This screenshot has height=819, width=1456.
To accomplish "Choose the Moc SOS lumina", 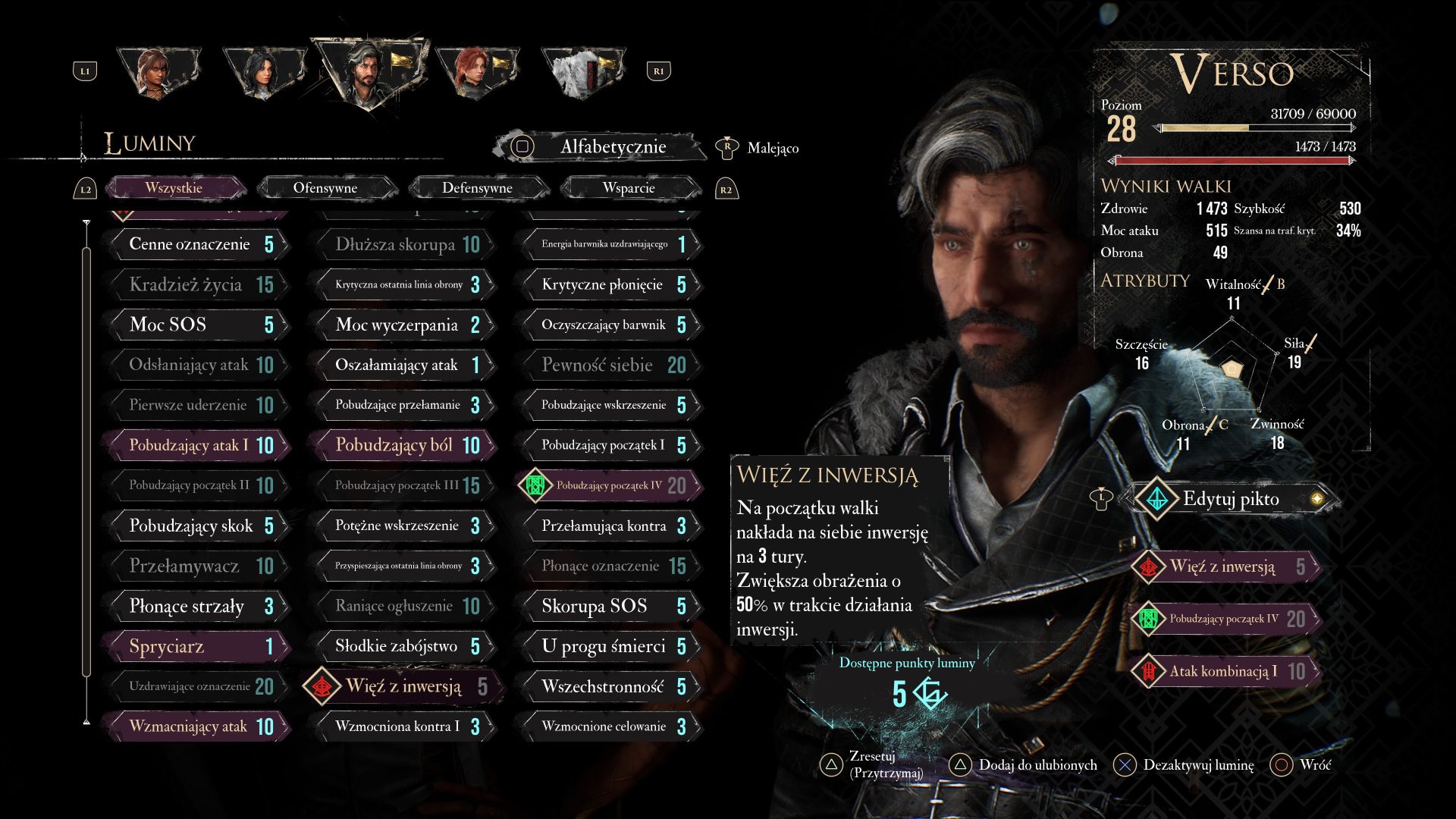I will point(199,325).
